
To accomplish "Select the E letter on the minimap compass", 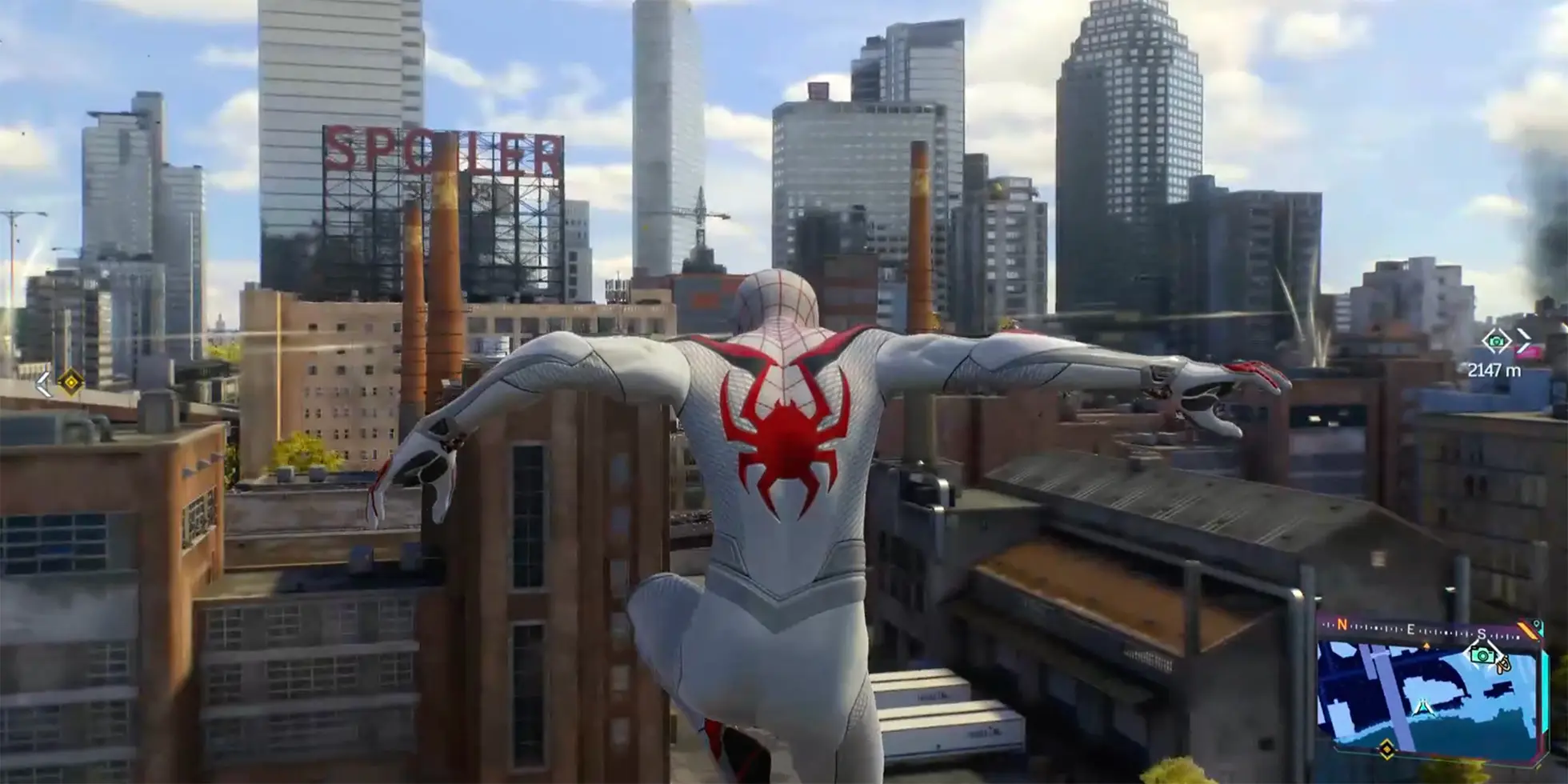I will click(1411, 630).
